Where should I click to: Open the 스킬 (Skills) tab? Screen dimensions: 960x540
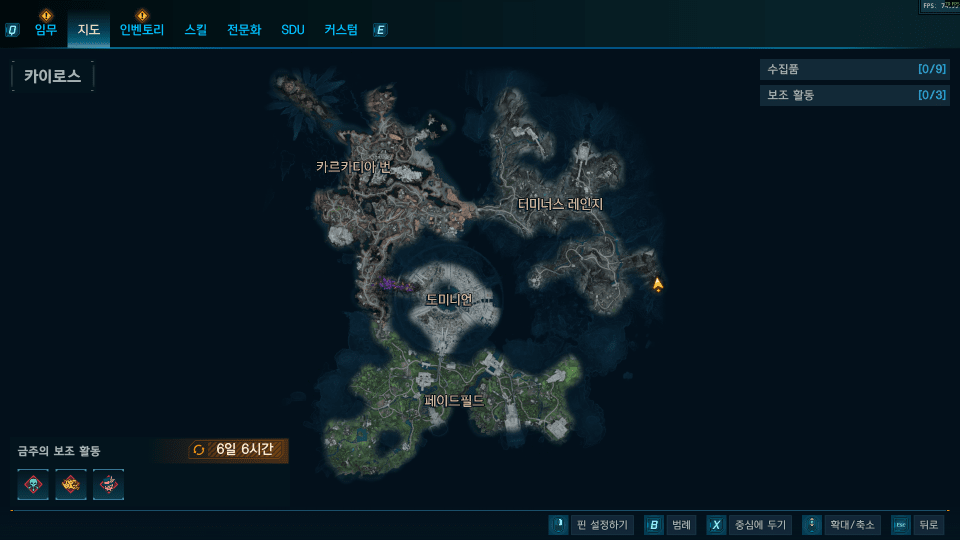[x=196, y=30]
